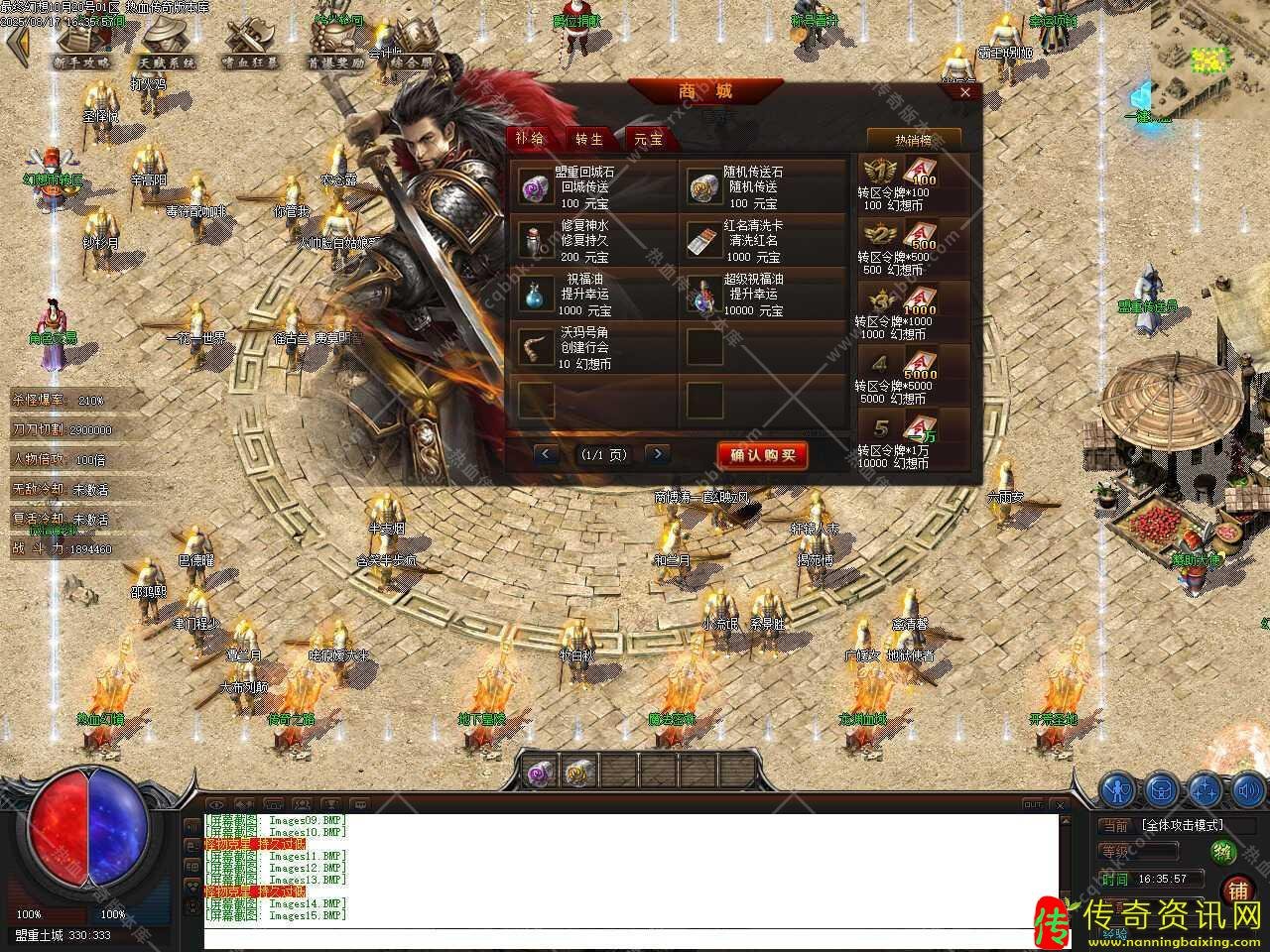This screenshot has height=952, width=1270.
Task: Switch to the 补给 shop tab
Action: point(531,139)
